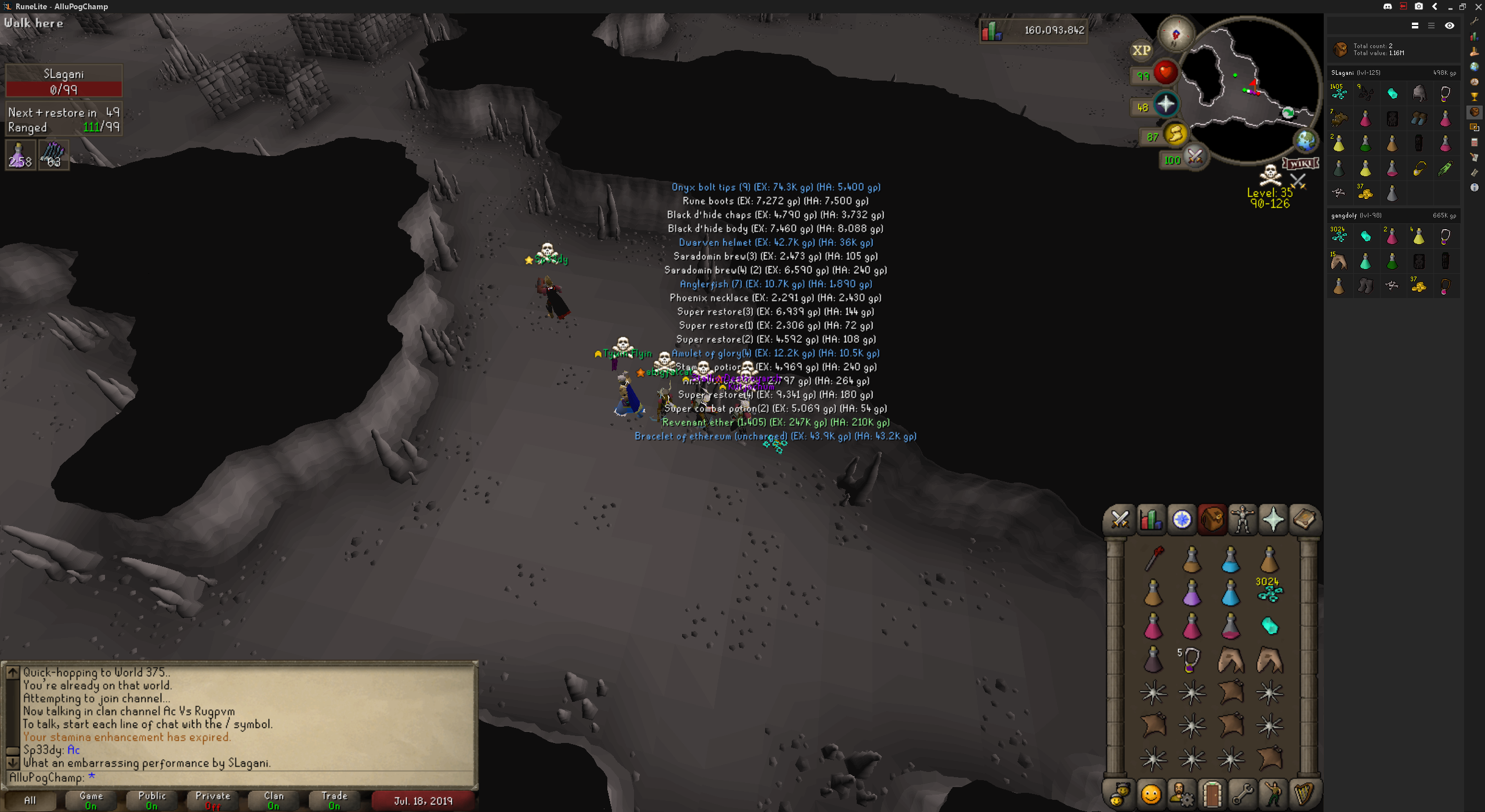Open the Logout door tab
This screenshot has height=812, width=1485.
[x=1212, y=793]
